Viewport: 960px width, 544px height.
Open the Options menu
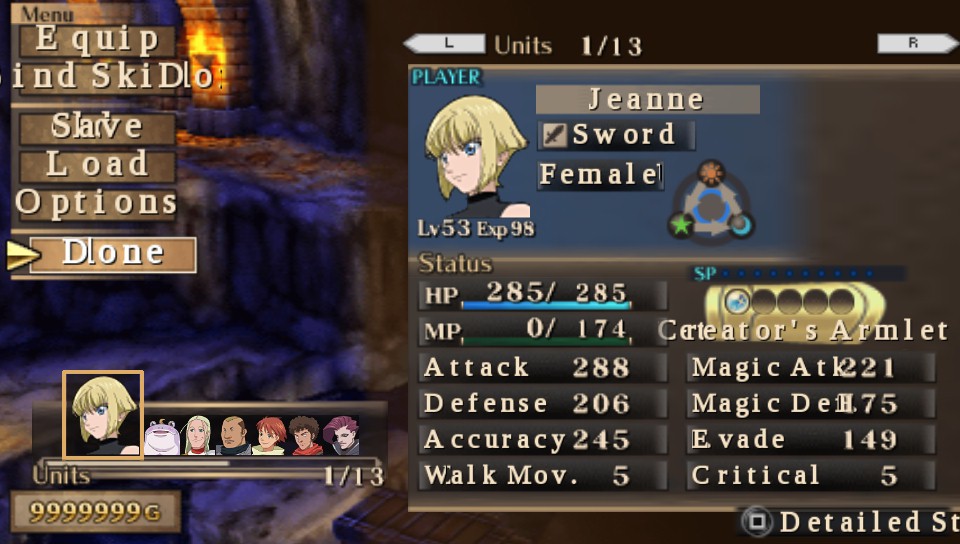97,203
